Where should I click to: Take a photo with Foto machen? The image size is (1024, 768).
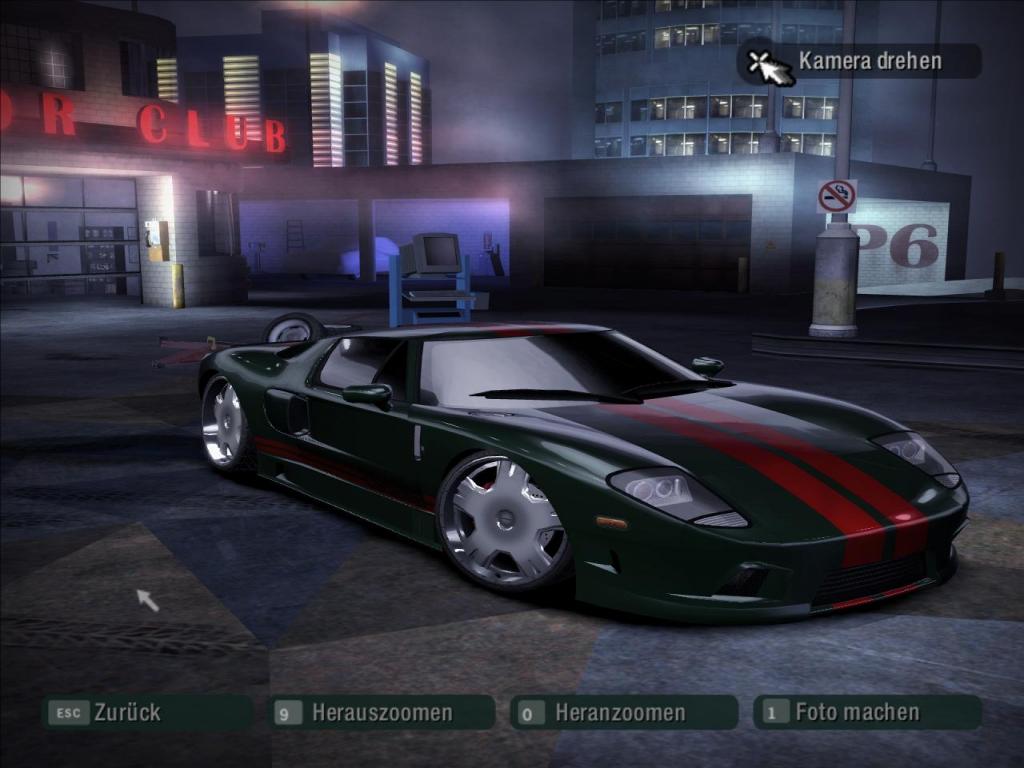click(857, 712)
